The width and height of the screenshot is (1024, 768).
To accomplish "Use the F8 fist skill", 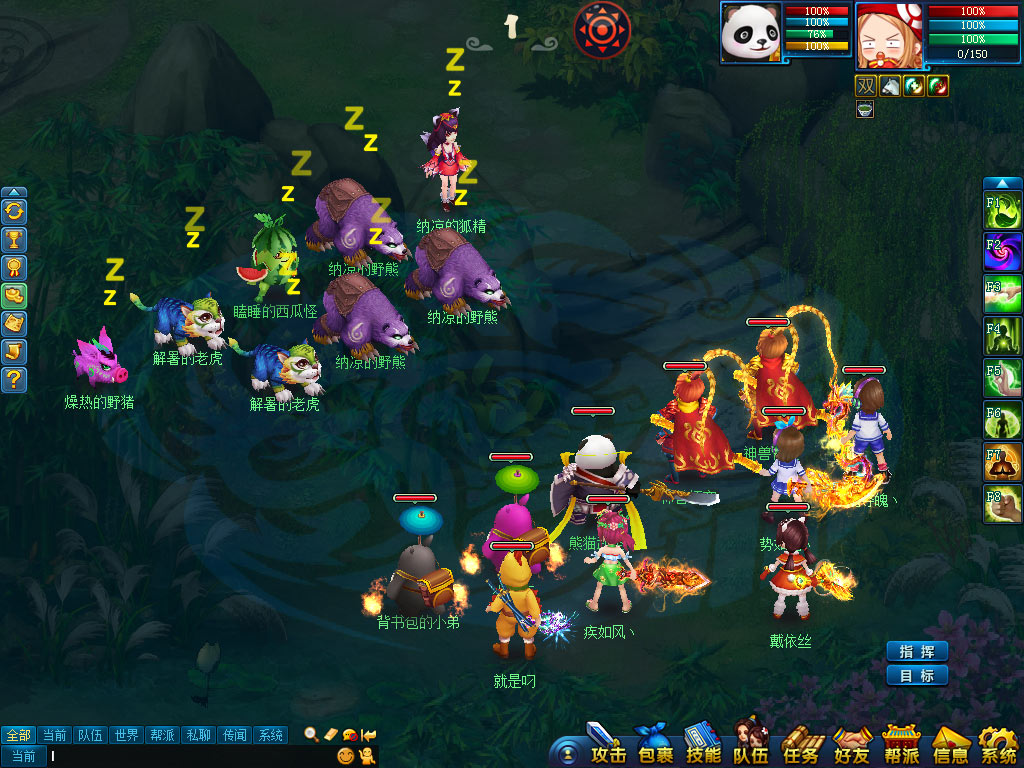I will (1003, 505).
